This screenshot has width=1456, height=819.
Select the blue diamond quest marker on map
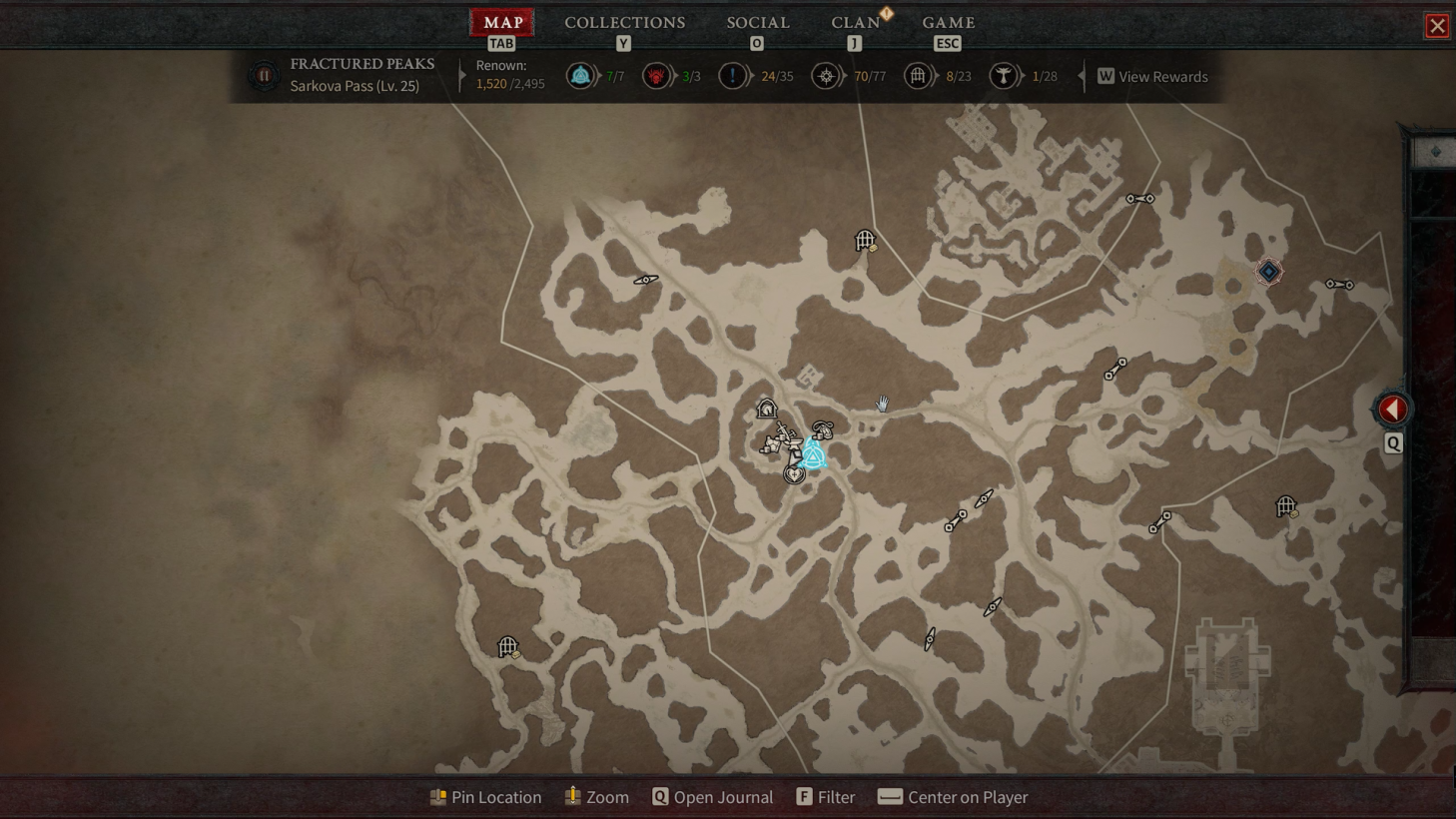pyautogui.click(x=1268, y=272)
